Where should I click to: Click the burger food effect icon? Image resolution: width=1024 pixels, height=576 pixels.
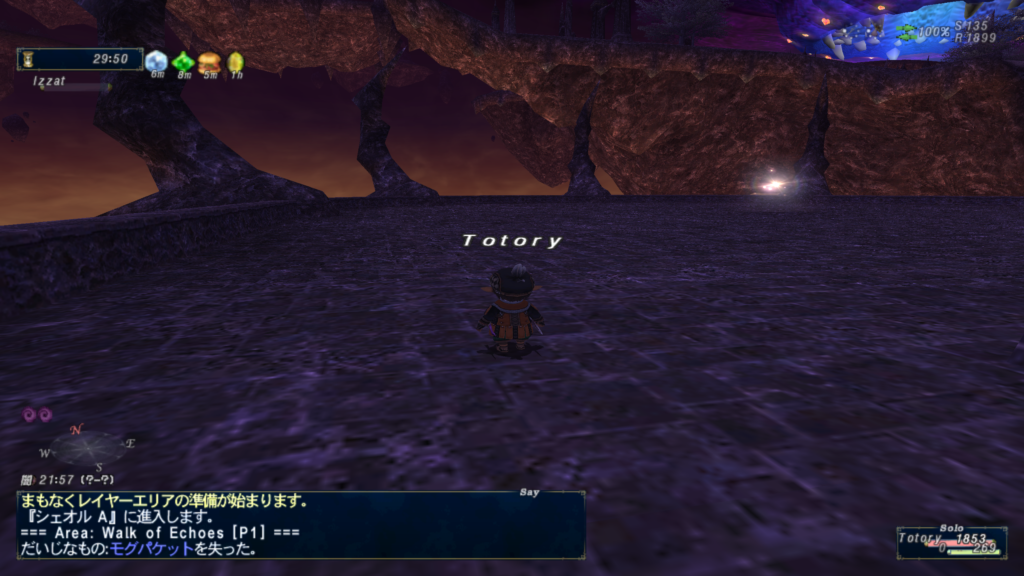[209, 62]
